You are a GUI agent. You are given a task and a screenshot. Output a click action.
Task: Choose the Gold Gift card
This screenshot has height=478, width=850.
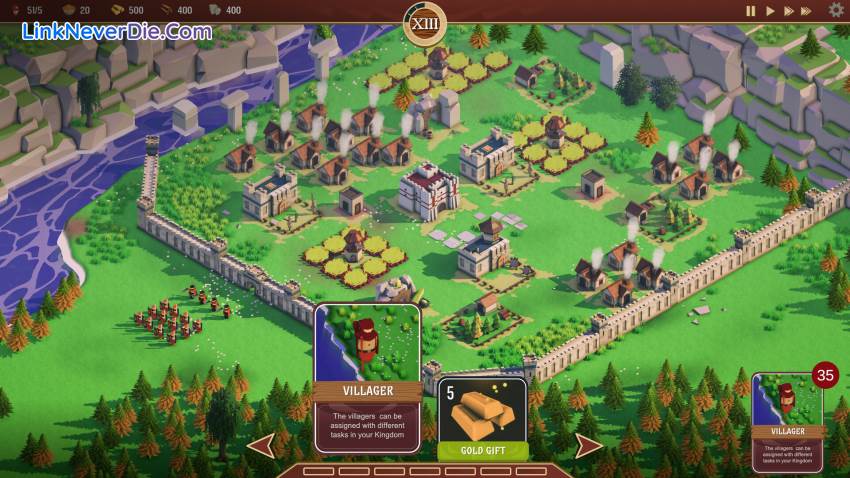pyautogui.click(x=484, y=417)
